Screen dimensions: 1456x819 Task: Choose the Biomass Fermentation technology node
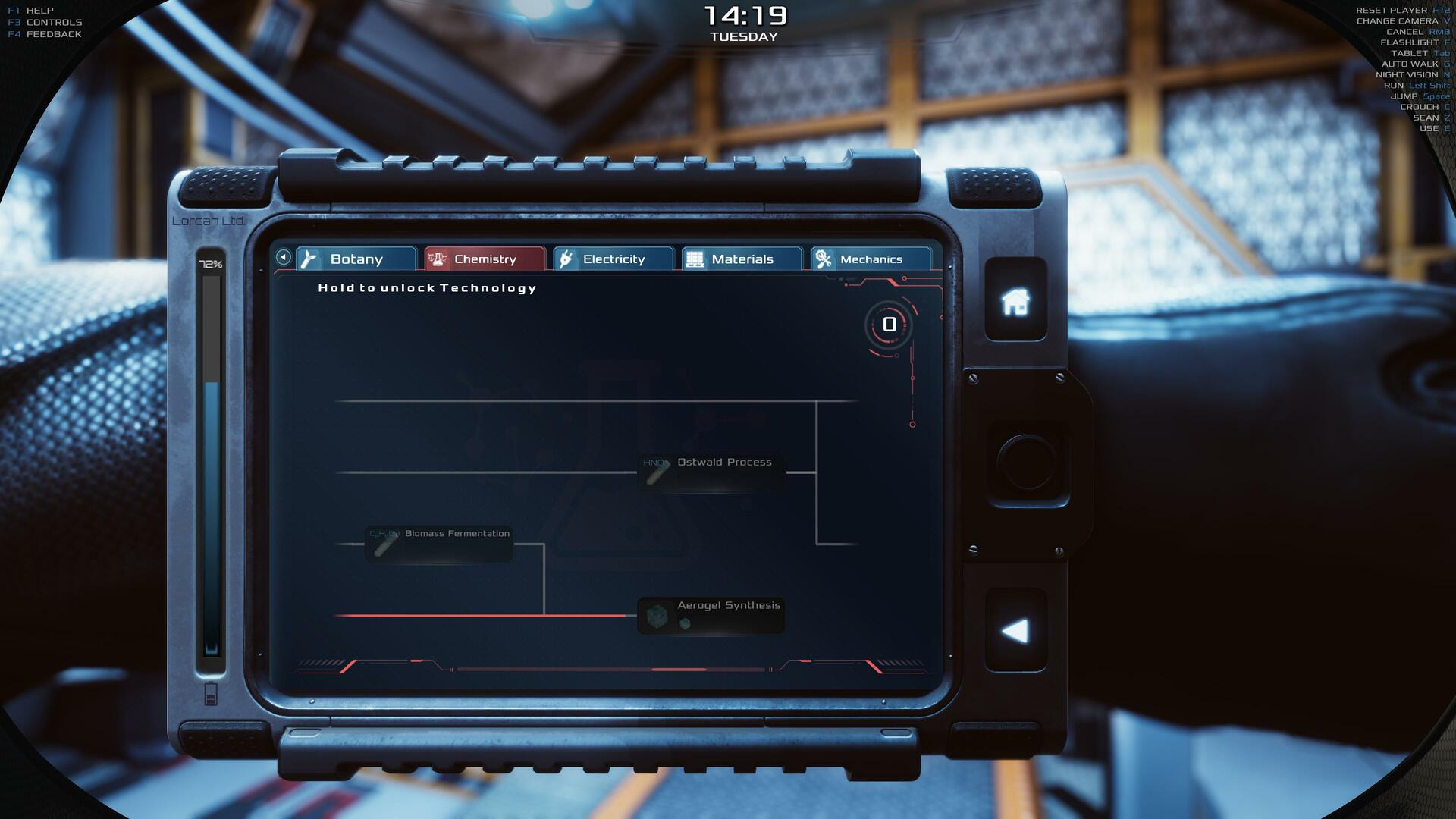(x=439, y=543)
